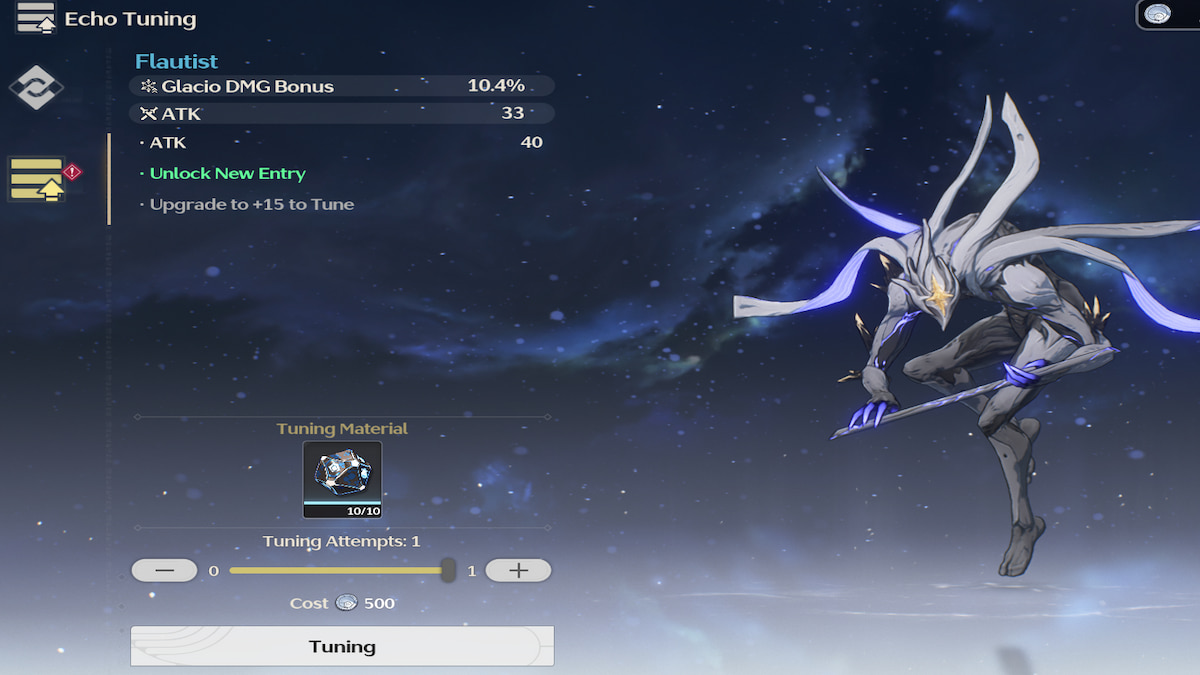
Task: Open the Echo Tuning tab with alert
Action: pyautogui.click(x=38, y=180)
